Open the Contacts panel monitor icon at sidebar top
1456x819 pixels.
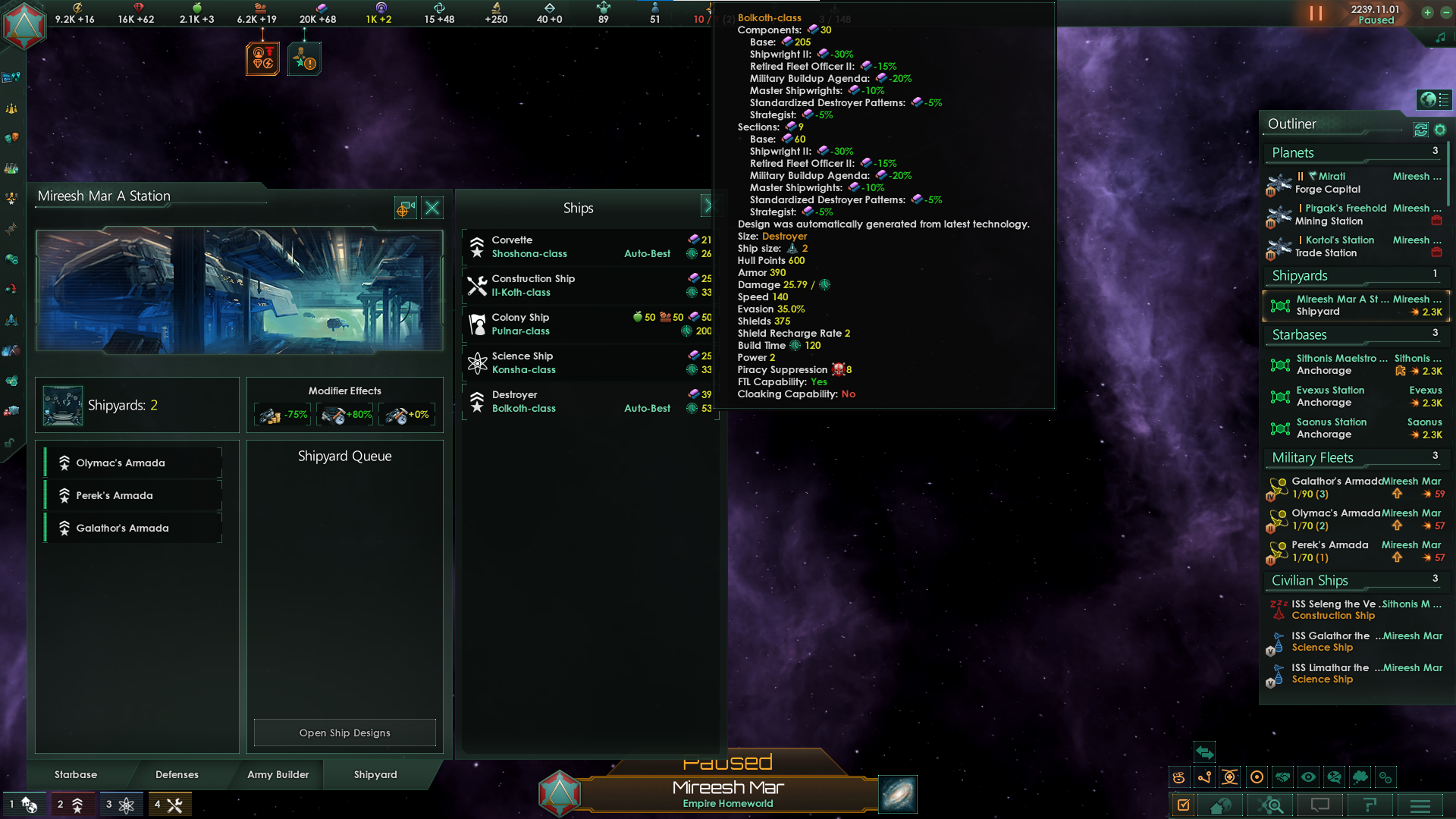(11, 77)
